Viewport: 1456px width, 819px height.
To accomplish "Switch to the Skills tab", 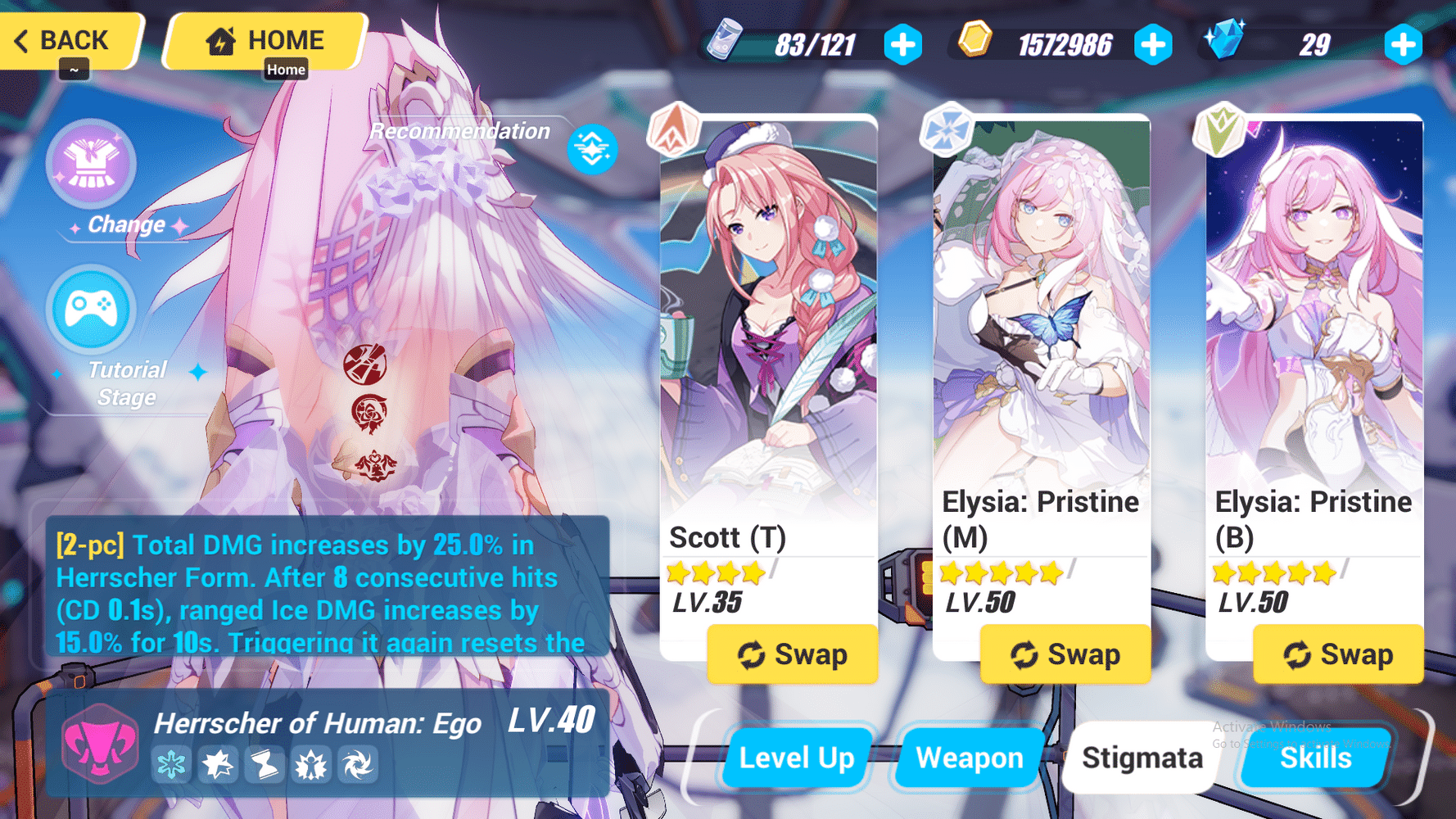I will [1314, 758].
